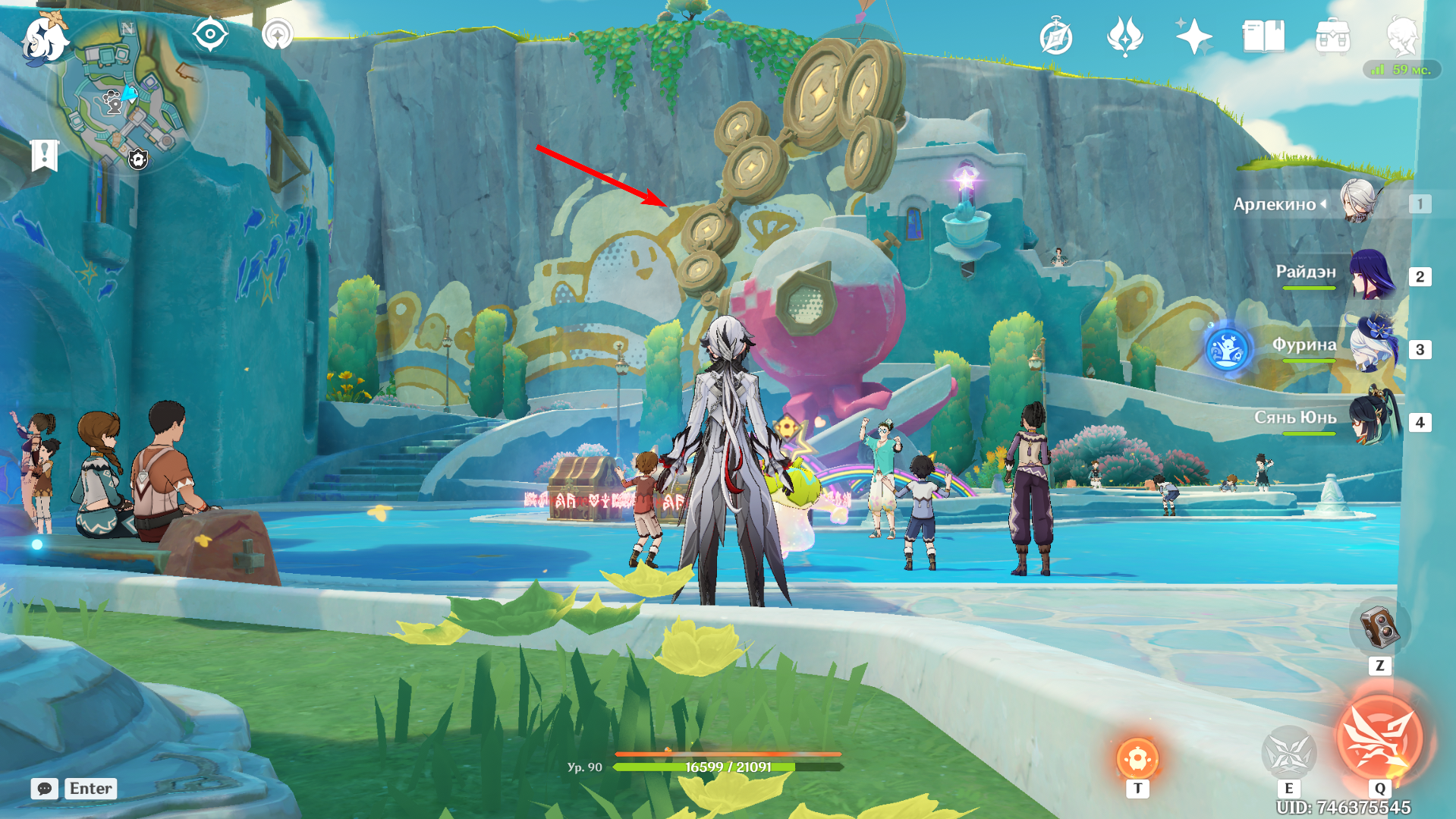This screenshot has height=819, width=1456.
Task: Open the quest log exclamation banner
Action: click(45, 155)
